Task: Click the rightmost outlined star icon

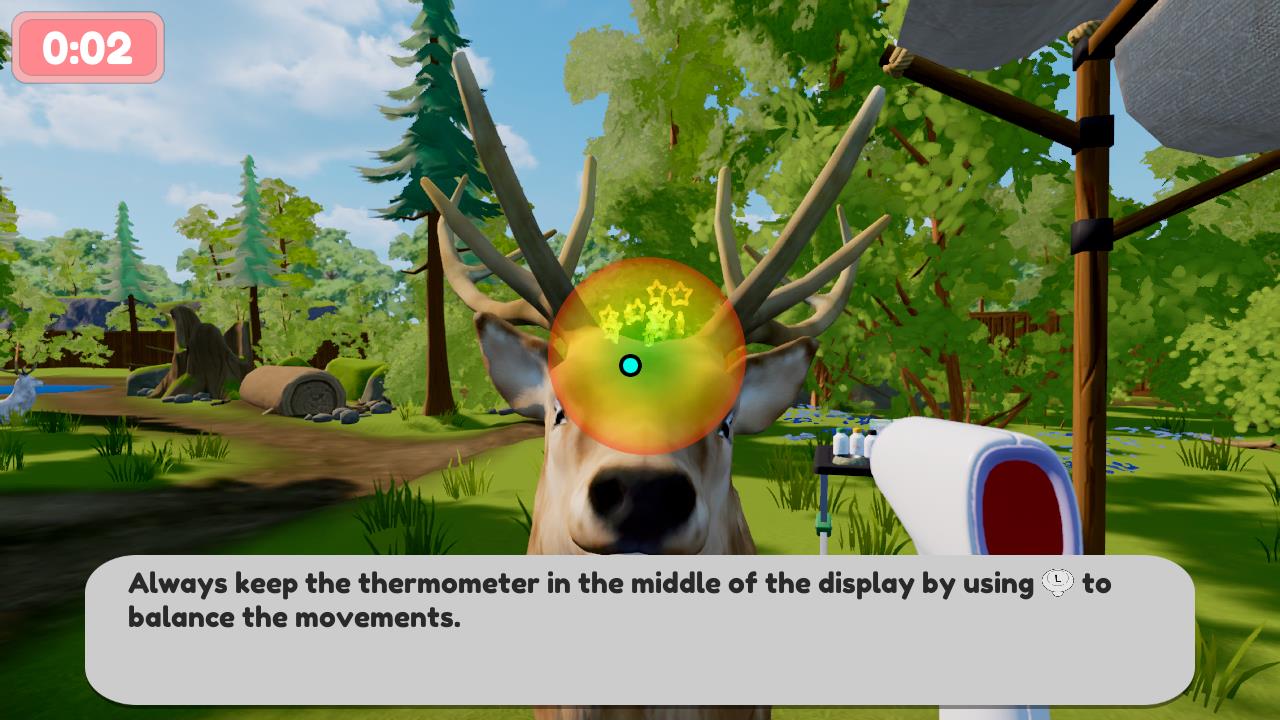Action: point(679,295)
